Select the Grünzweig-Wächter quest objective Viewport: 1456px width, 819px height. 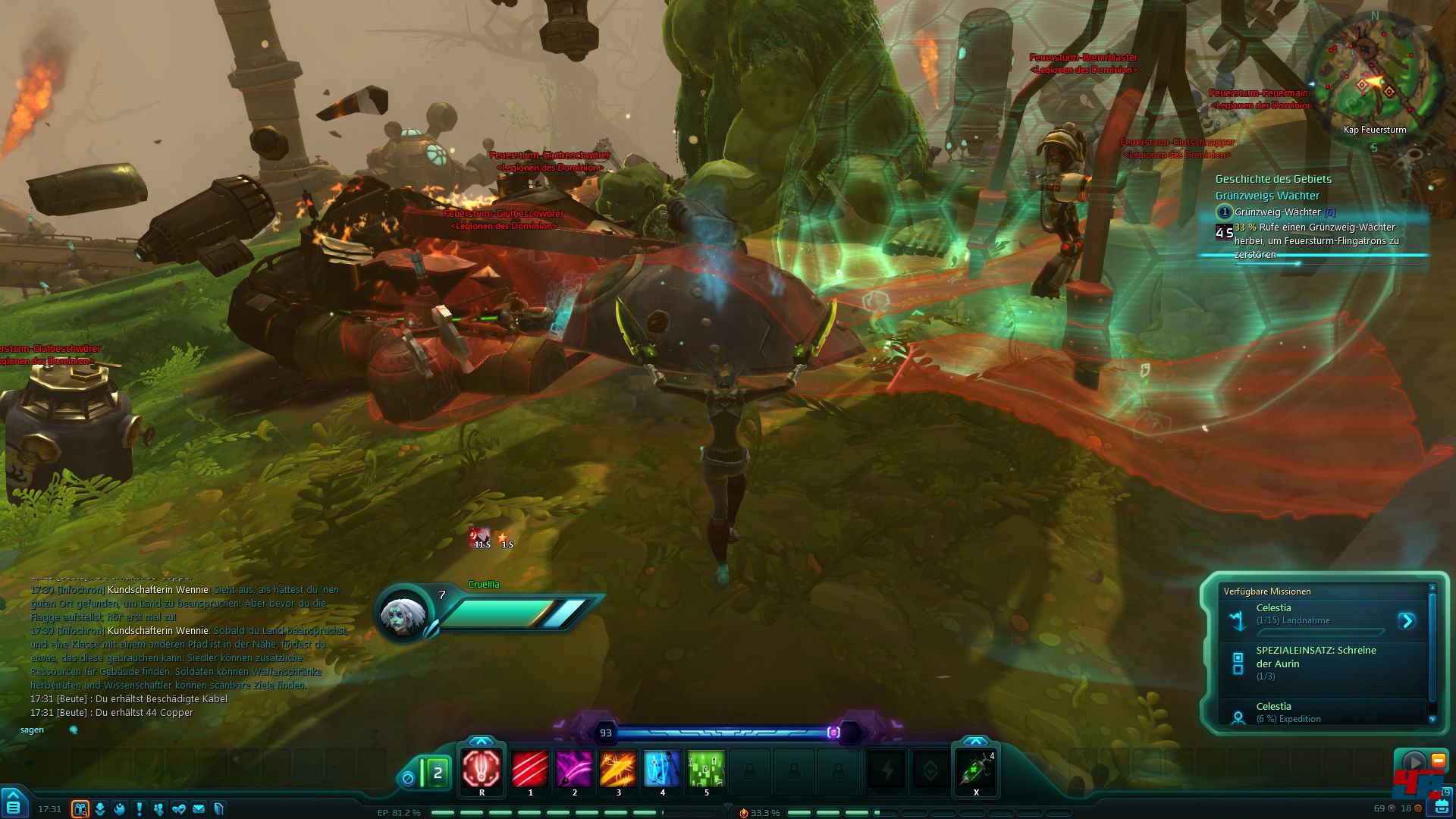point(1278,212)
